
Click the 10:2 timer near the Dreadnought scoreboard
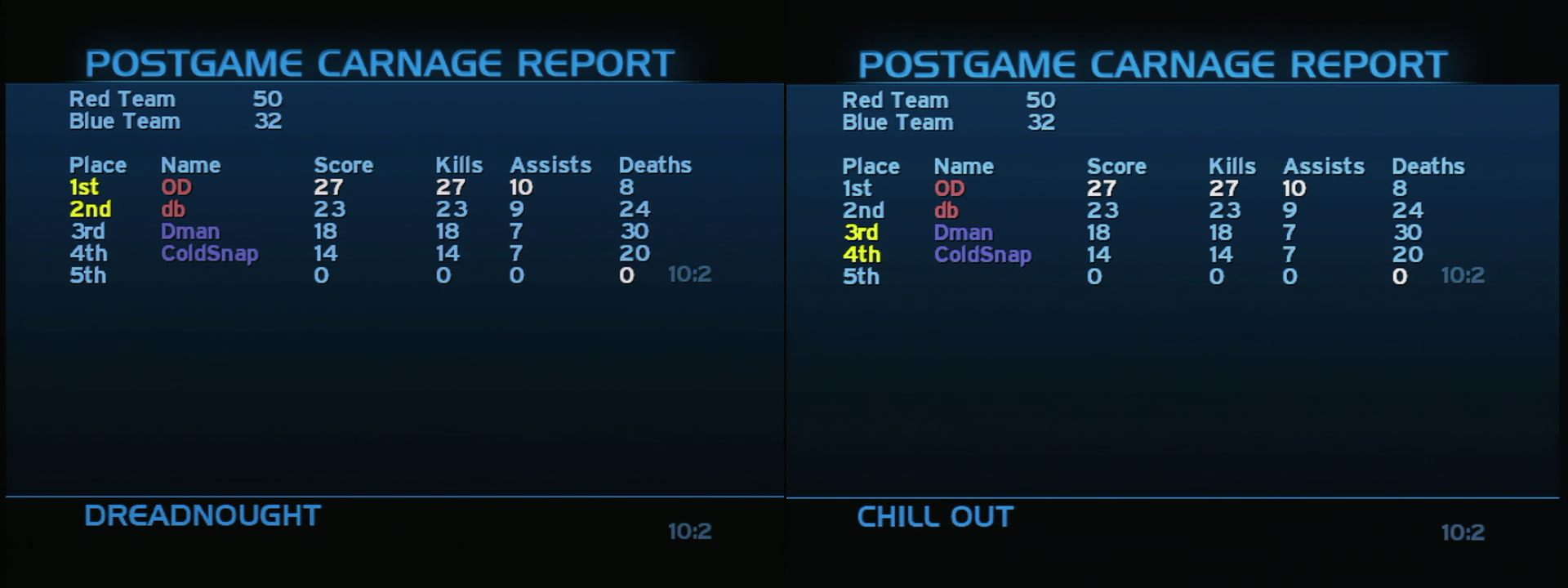point(690,275)
